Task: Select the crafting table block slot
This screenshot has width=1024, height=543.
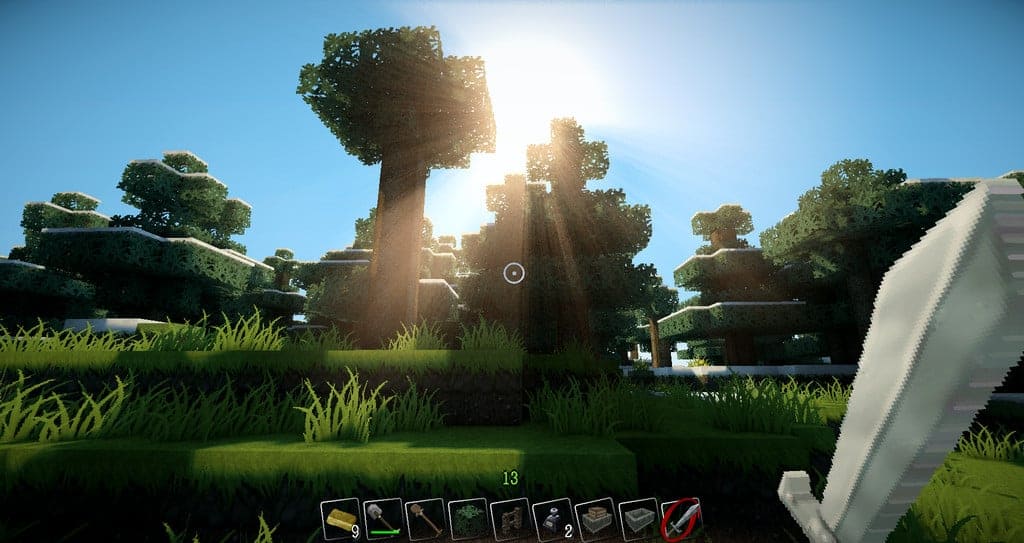Action: click(x=595, y=519)
